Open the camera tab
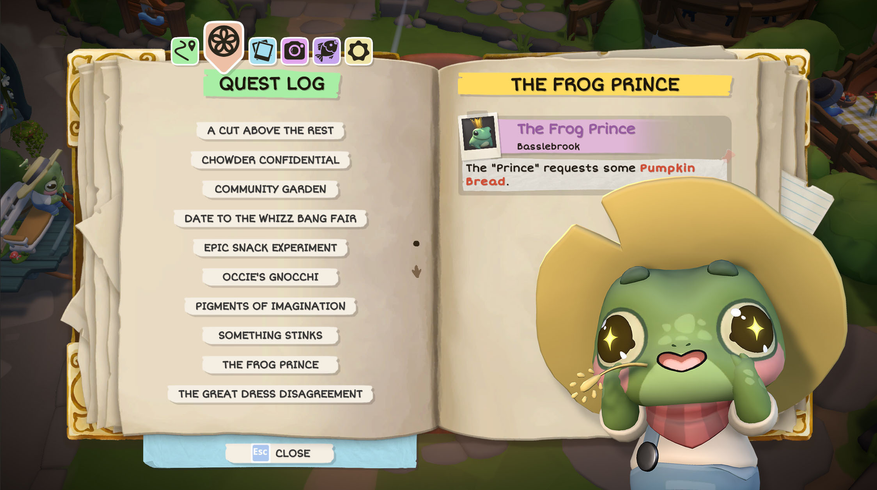877x490 pixels. (x=294, y=51)
